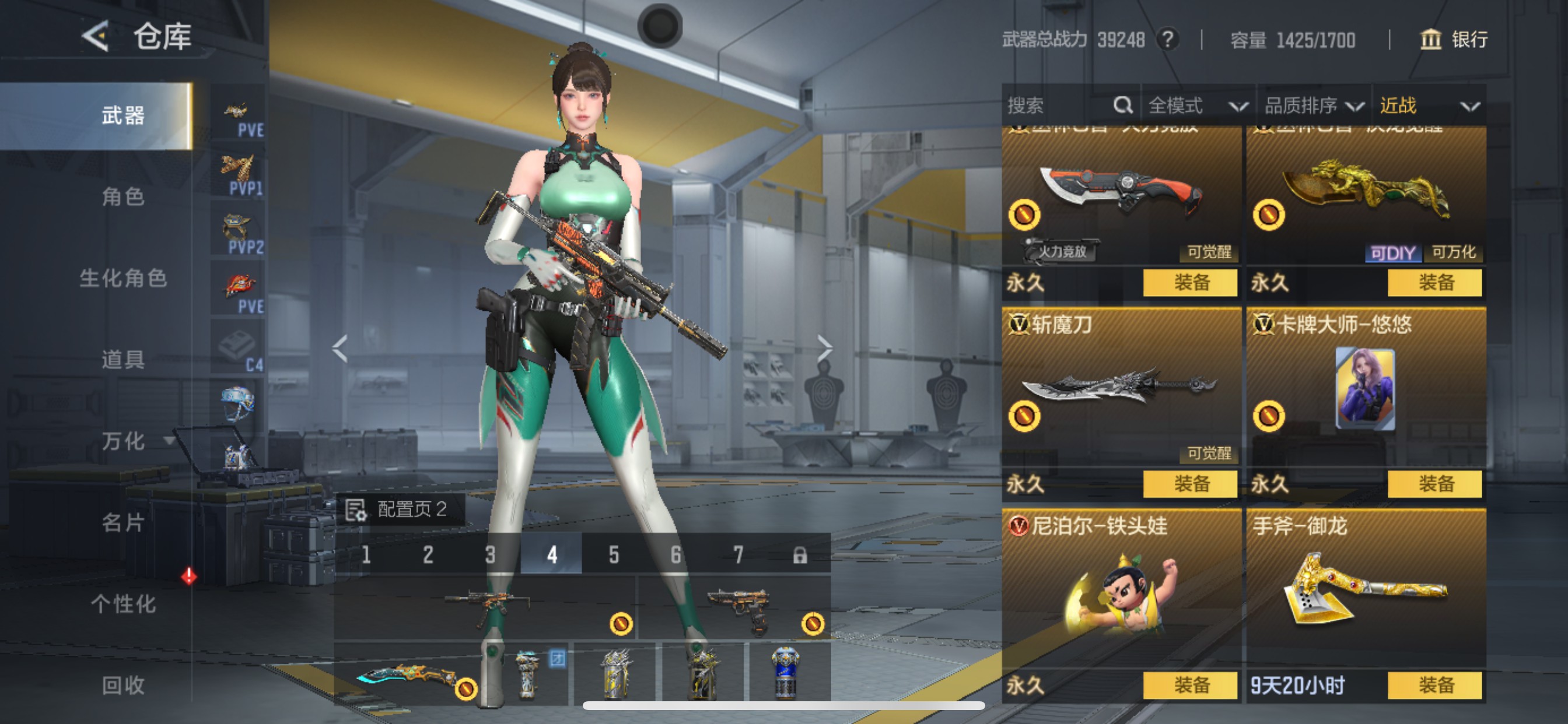Switch to loadout slot 5

[x=614, y=555]
